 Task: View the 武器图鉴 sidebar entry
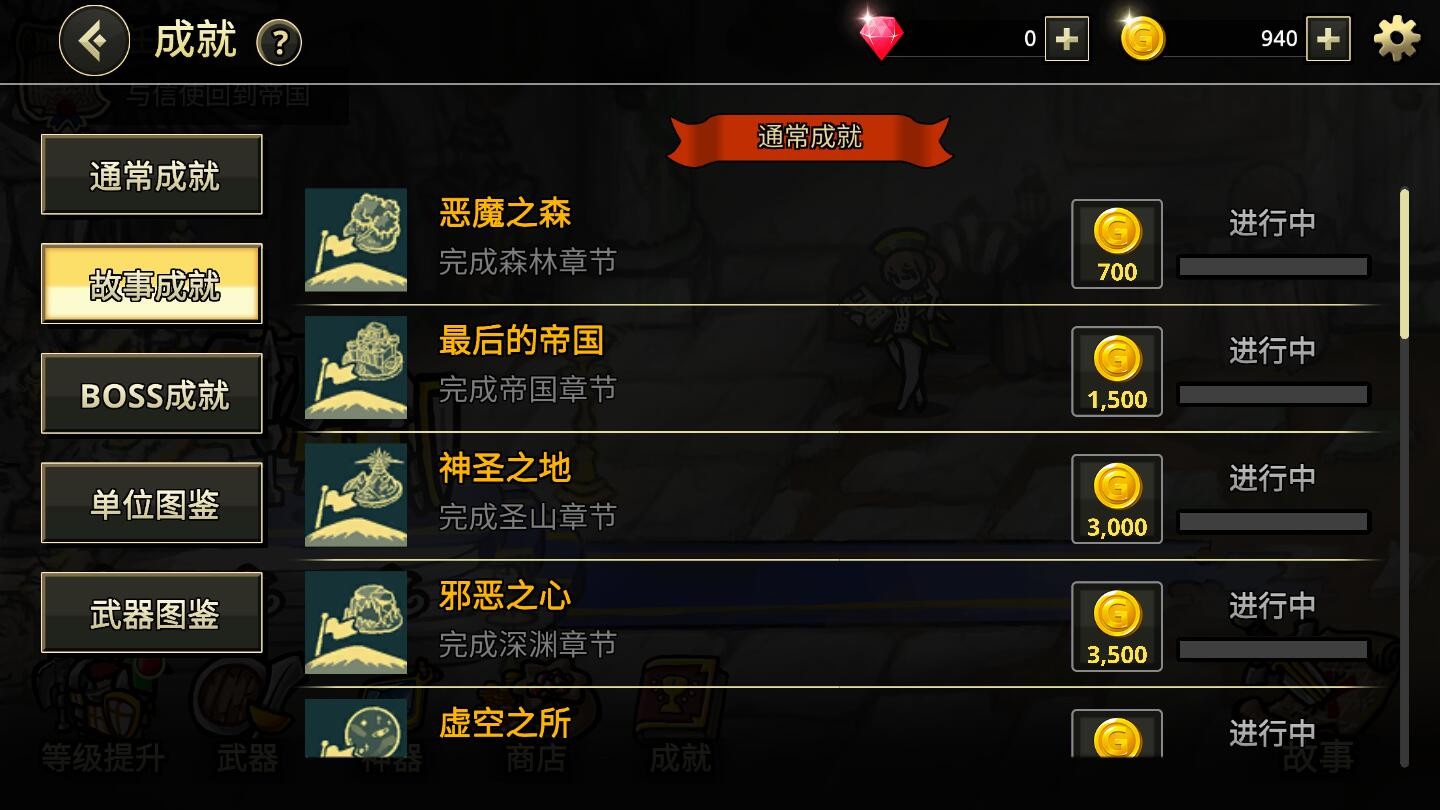[151, 612]
